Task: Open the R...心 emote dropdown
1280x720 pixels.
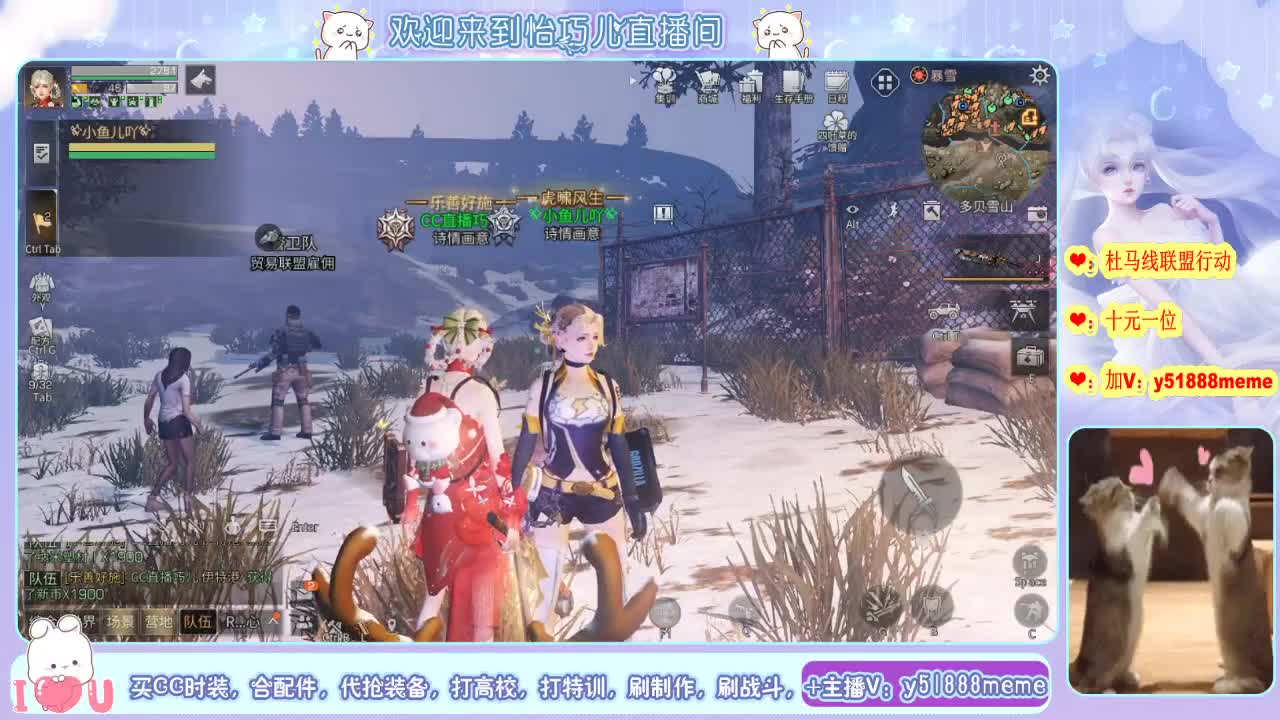Action: click(x=243, y=620)
